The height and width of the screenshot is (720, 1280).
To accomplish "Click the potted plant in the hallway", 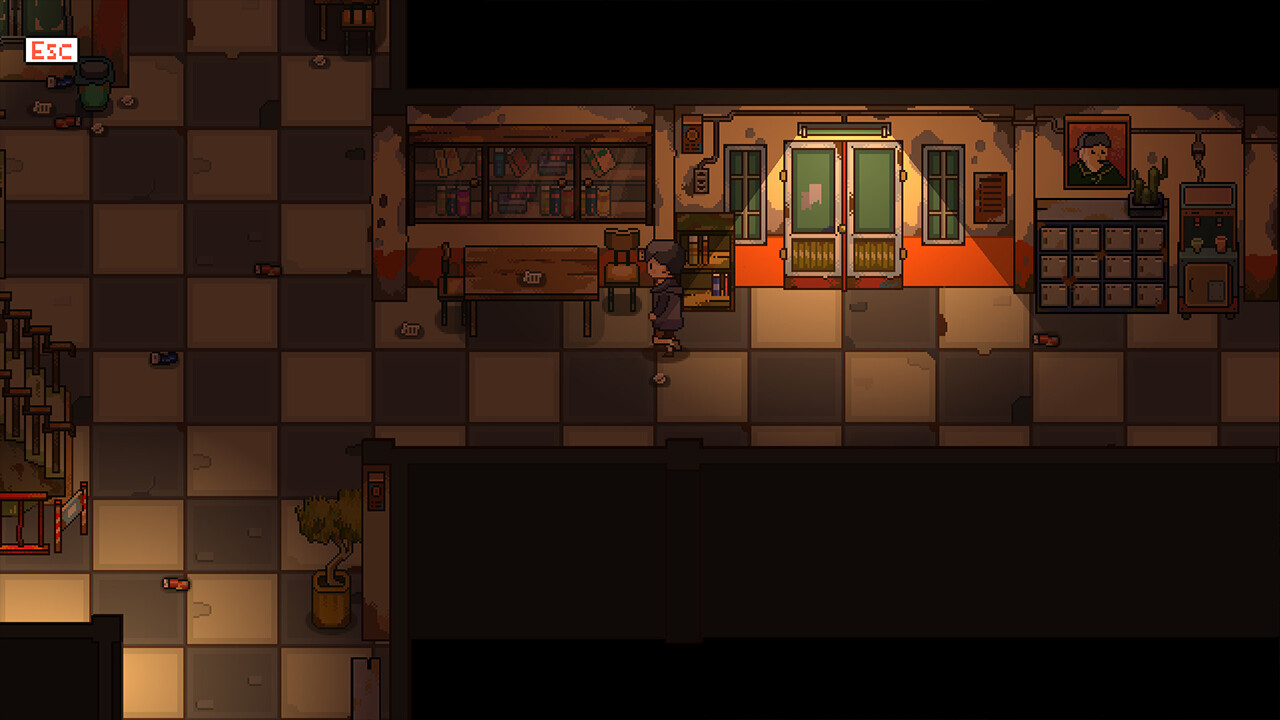I will pos(332,560).
